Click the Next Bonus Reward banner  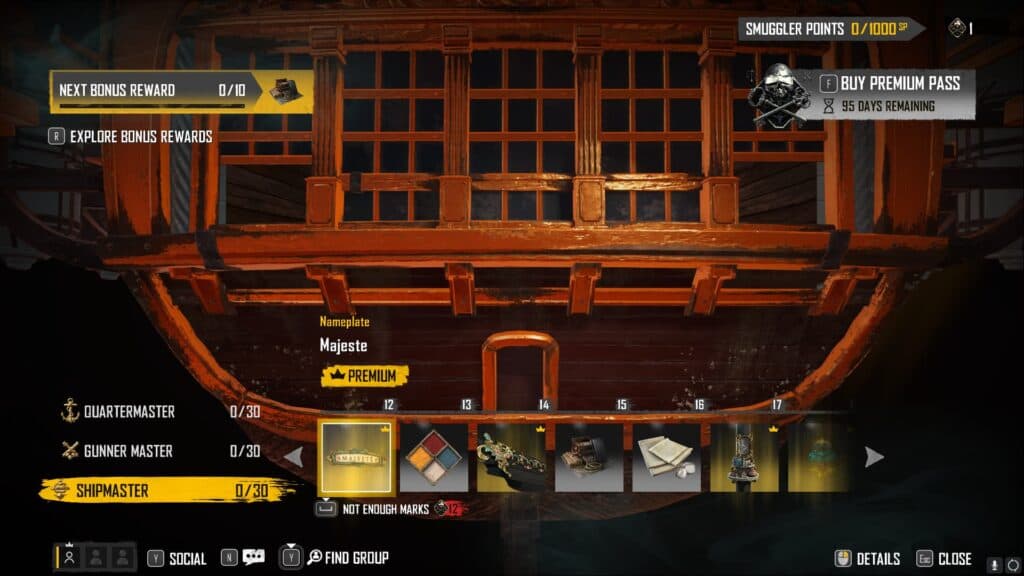(x=180, y=90)
